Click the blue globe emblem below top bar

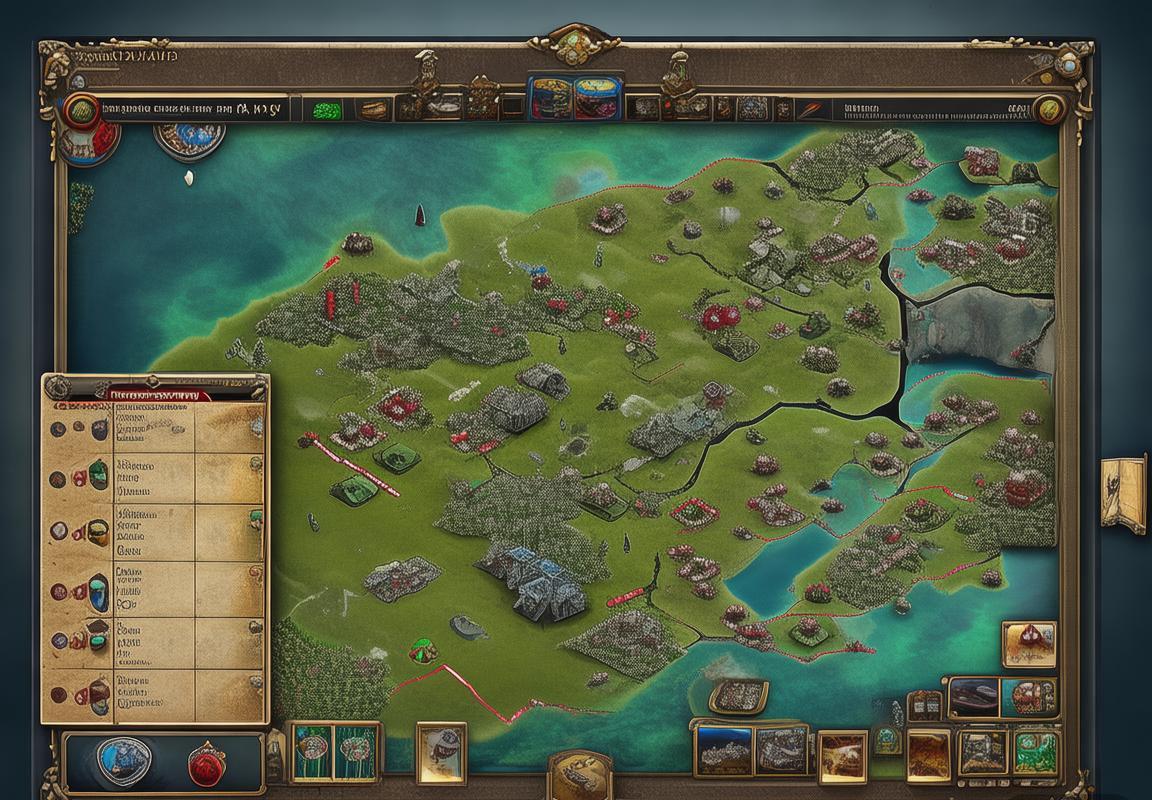coord(190,137)
